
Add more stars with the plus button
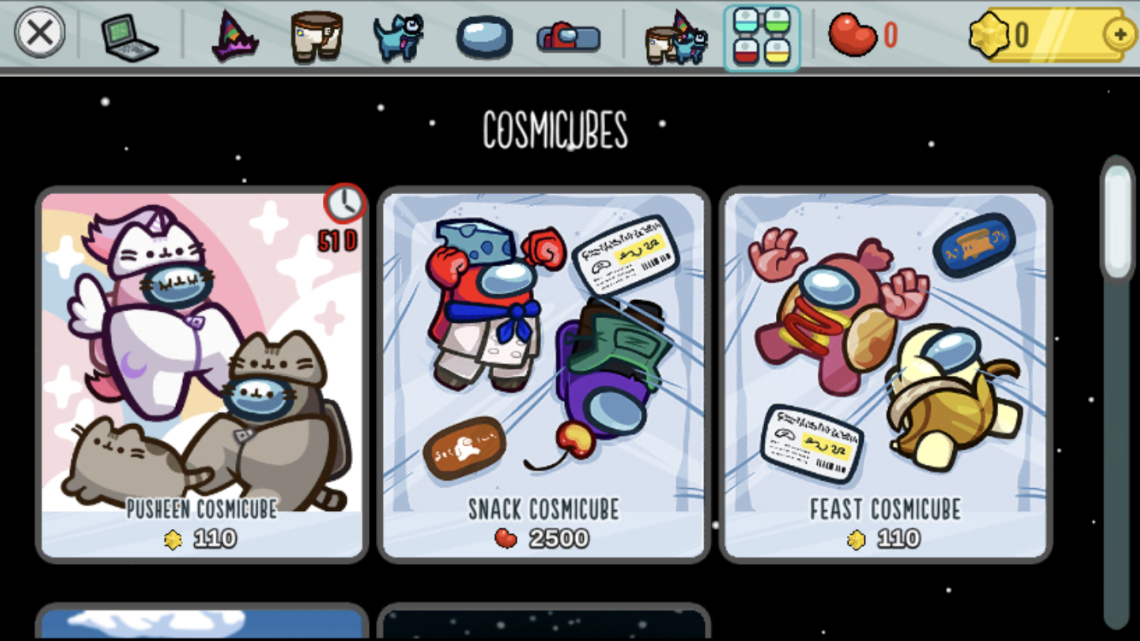(x=1119, y=35)
